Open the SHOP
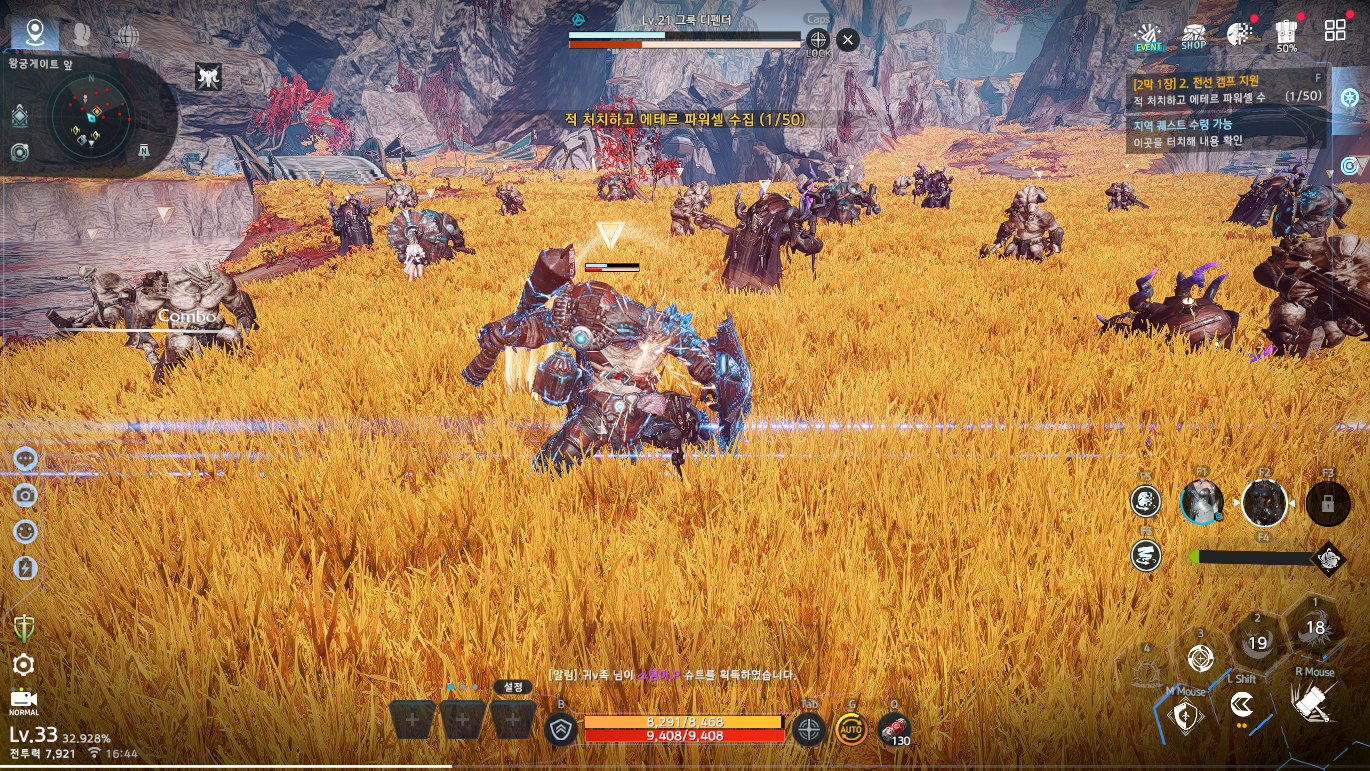The image size is (1370, 771). (1193, 36)
